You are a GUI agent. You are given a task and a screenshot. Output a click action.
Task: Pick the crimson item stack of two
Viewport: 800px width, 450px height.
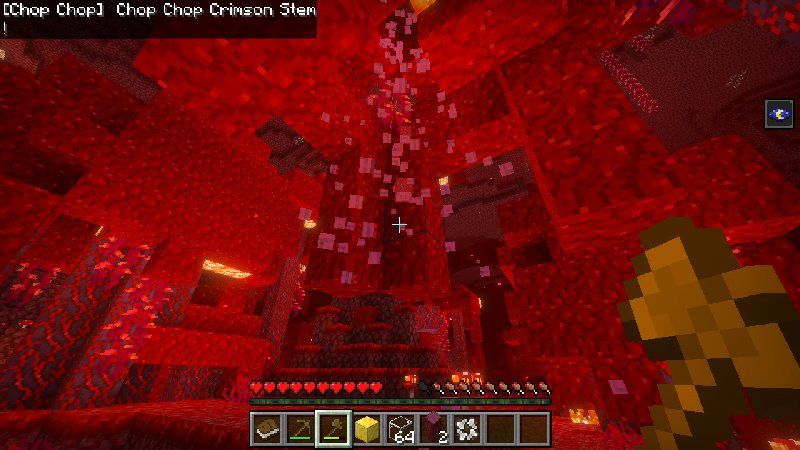pyautogui.click(x=434, y=428)
